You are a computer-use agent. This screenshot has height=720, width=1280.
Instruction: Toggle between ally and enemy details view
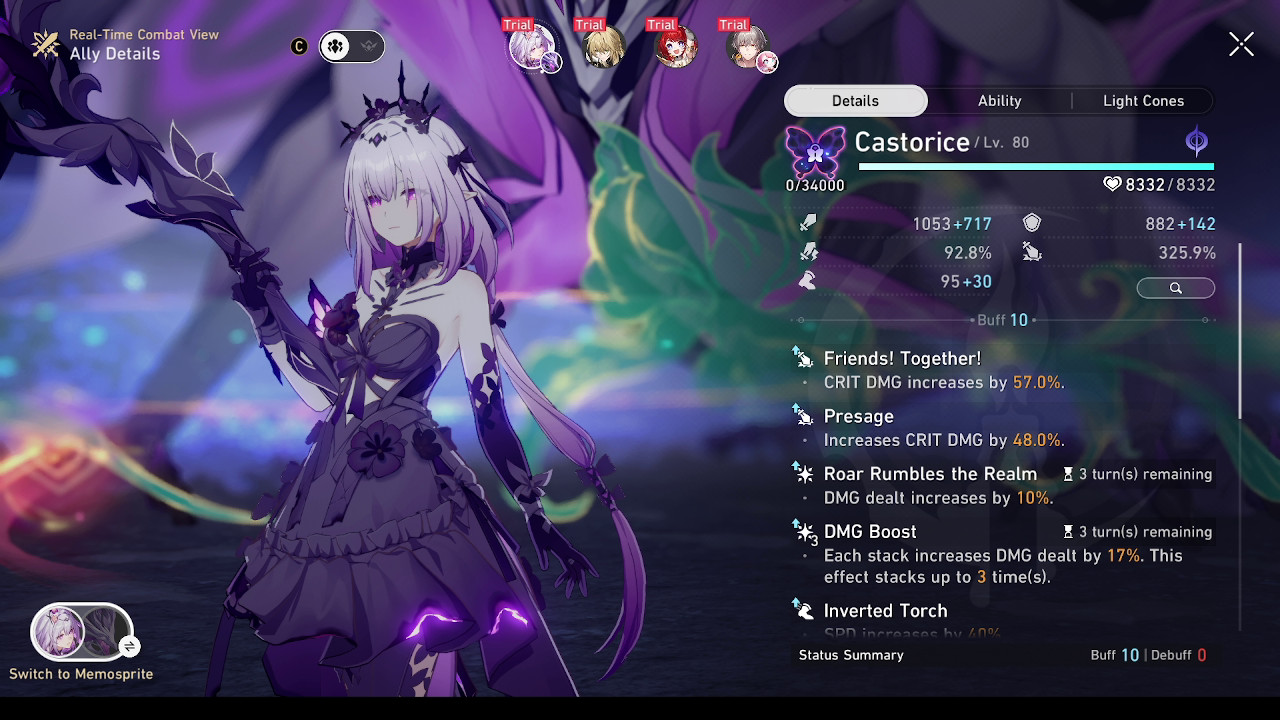point(351,46)
